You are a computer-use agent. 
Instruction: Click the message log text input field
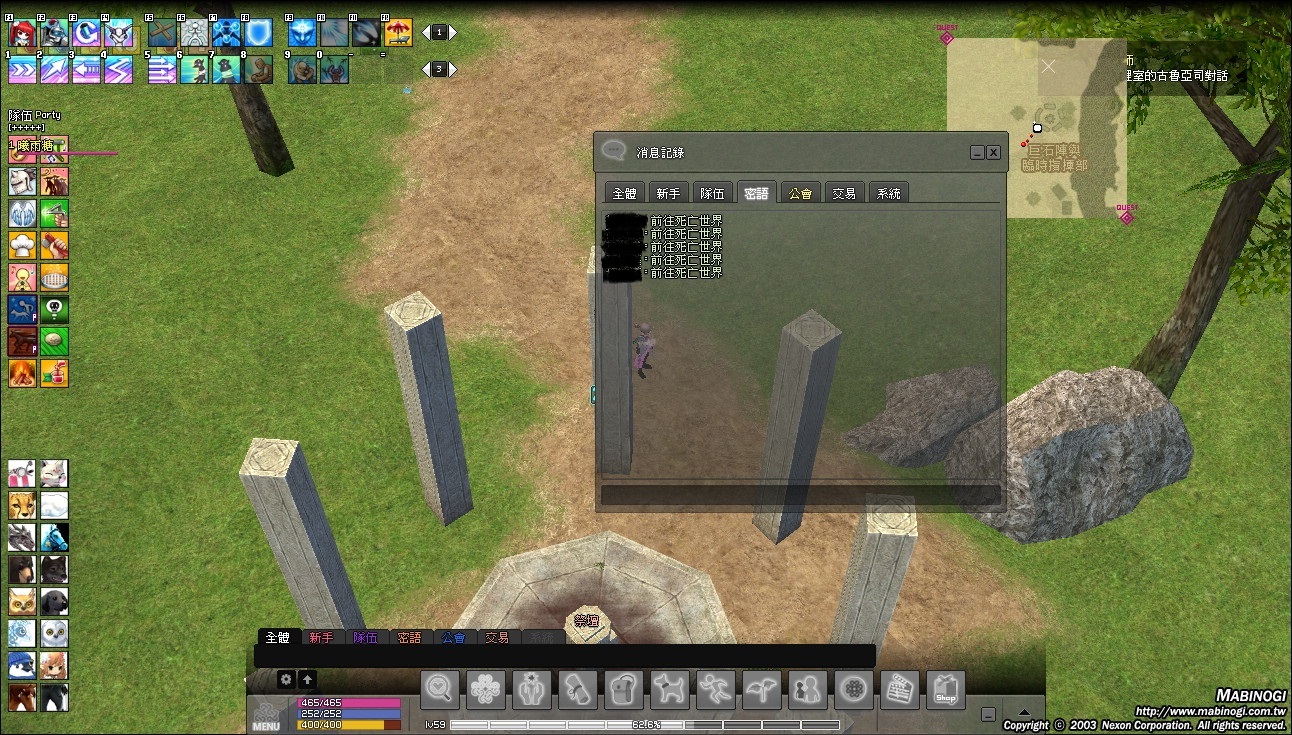(x=800, y=495)
